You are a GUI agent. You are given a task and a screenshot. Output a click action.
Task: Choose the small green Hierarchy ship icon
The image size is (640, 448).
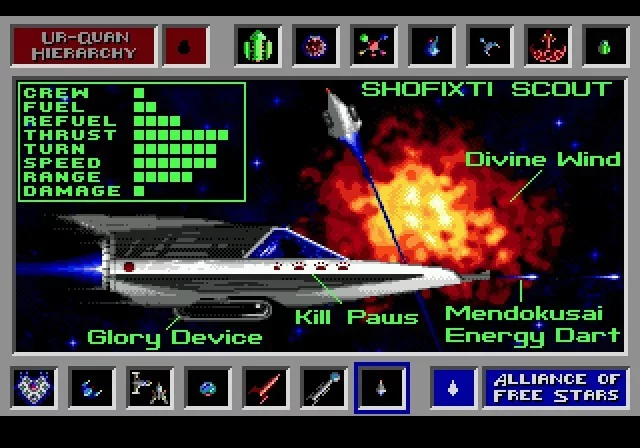606,45
